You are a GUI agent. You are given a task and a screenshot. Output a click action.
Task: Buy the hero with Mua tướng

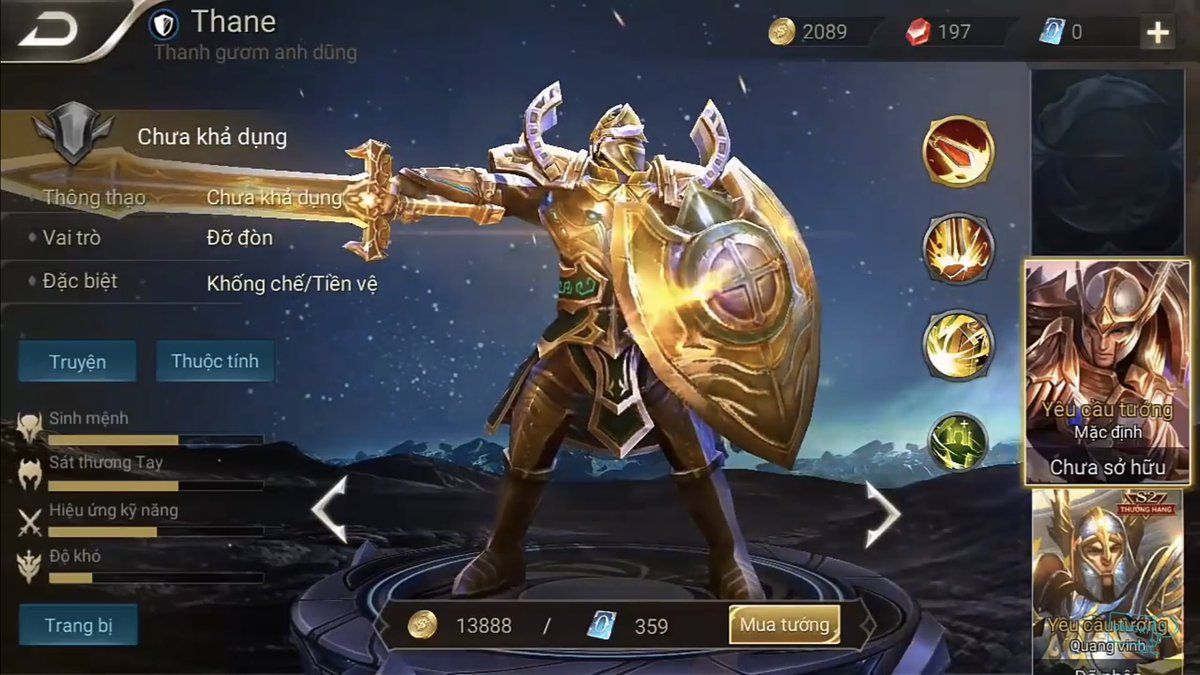[784, 625]
